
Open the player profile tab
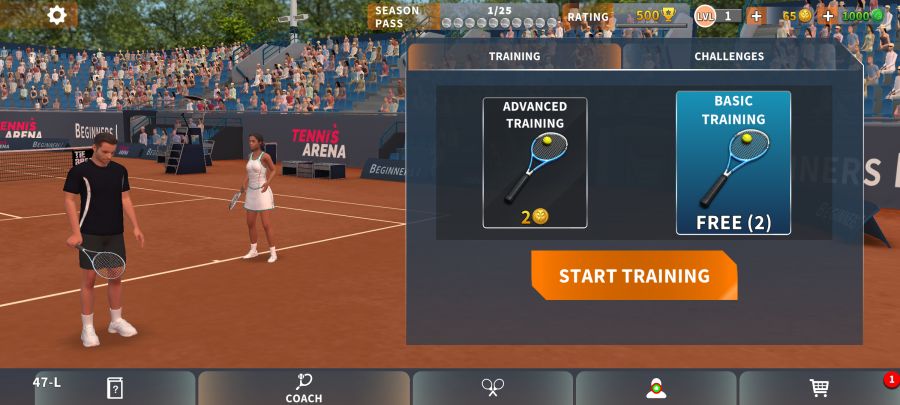tap(656, 388)
